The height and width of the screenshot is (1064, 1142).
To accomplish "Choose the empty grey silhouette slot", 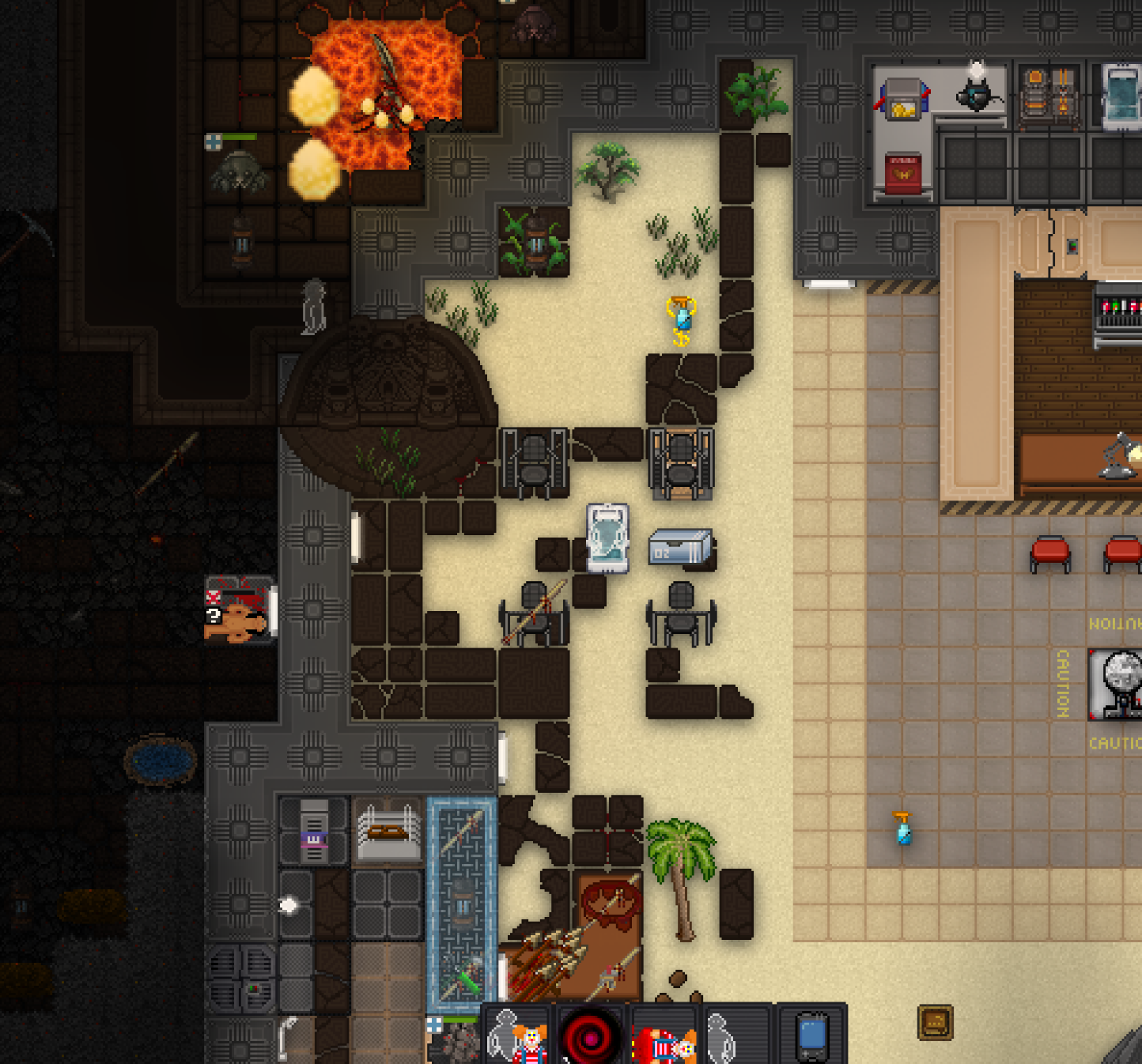I will (x=735, y=1036).
